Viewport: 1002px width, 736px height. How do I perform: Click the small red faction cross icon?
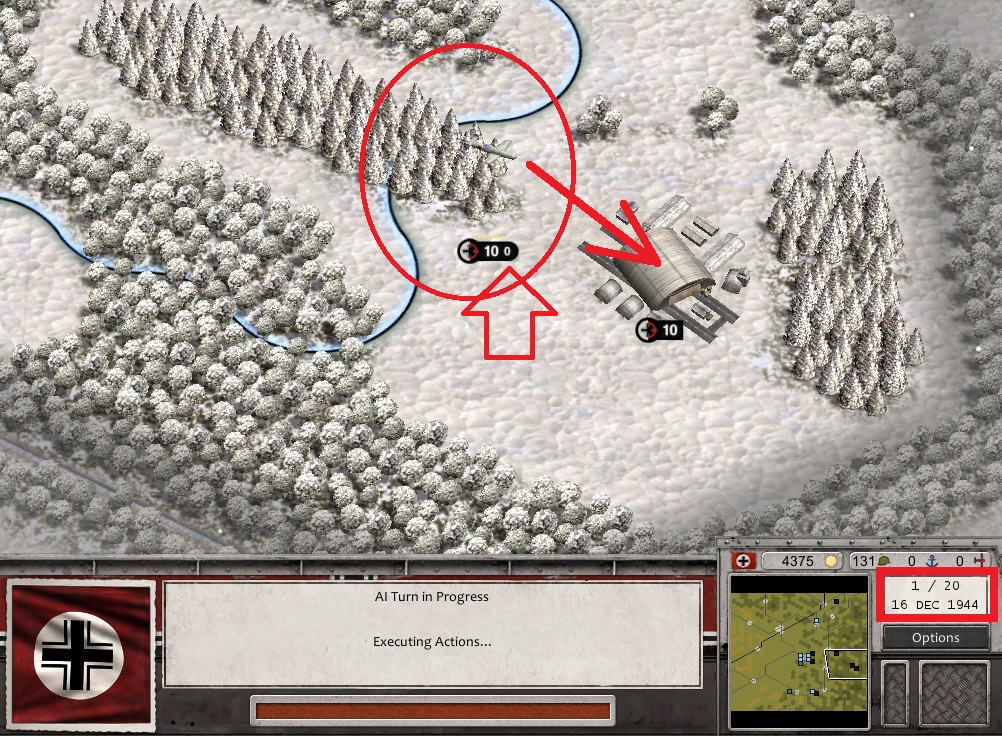(742, 561)
